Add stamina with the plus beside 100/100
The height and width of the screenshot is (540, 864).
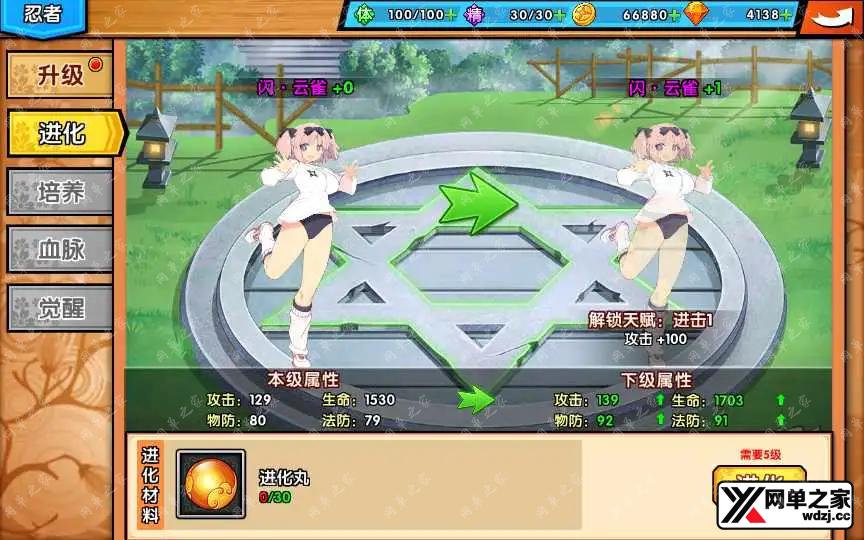coord(451,15)
